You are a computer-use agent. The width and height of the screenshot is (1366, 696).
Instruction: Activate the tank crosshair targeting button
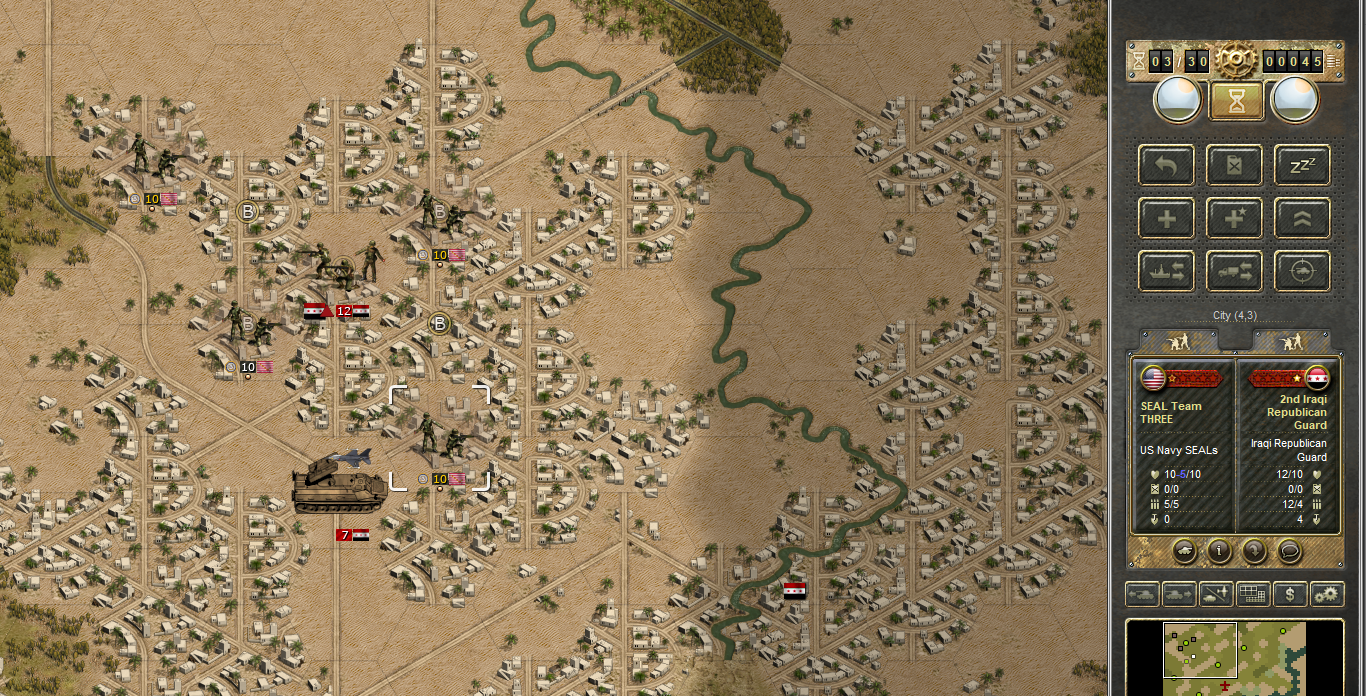pyautogui.click(x=1301, y=270)
